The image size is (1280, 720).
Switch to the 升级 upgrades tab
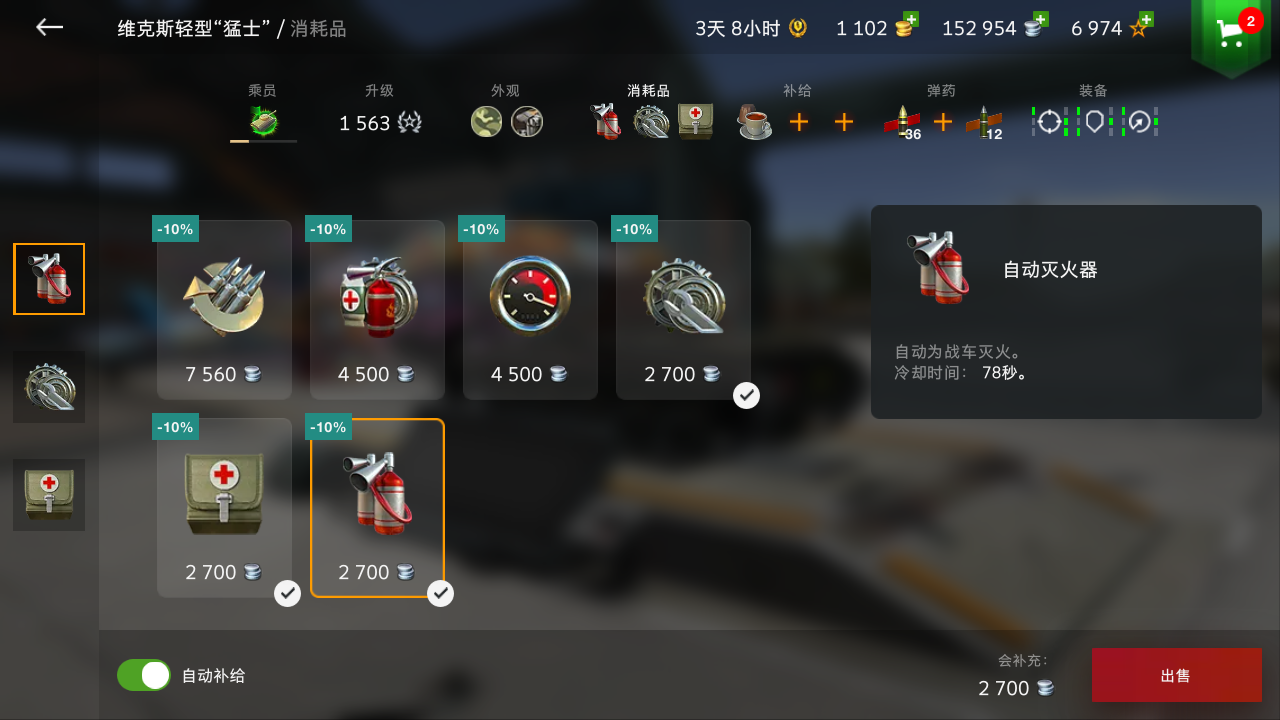(380, 110)
